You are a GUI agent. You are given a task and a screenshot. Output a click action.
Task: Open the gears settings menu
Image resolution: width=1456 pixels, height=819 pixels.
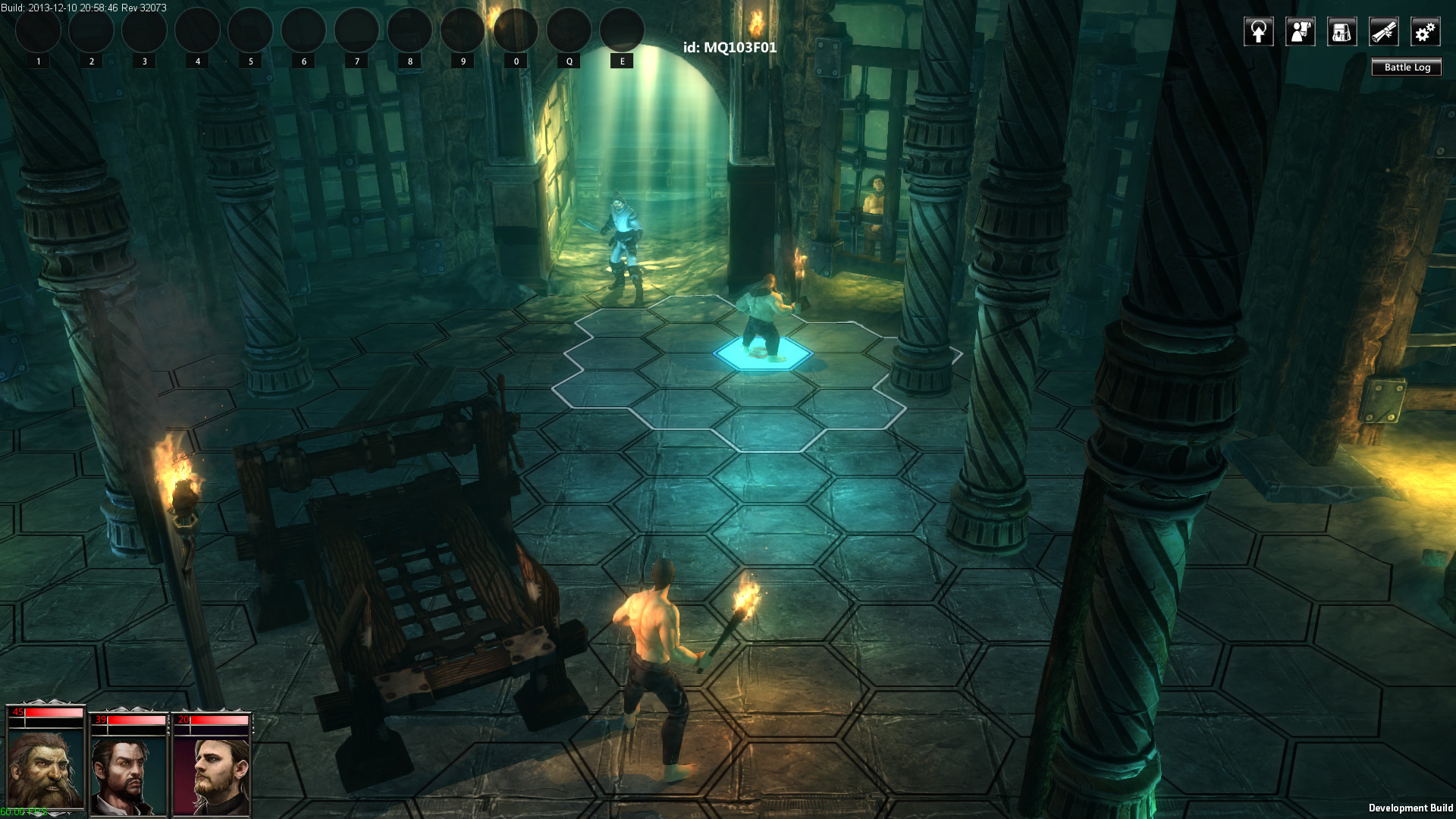click(x=1426, y=32)
